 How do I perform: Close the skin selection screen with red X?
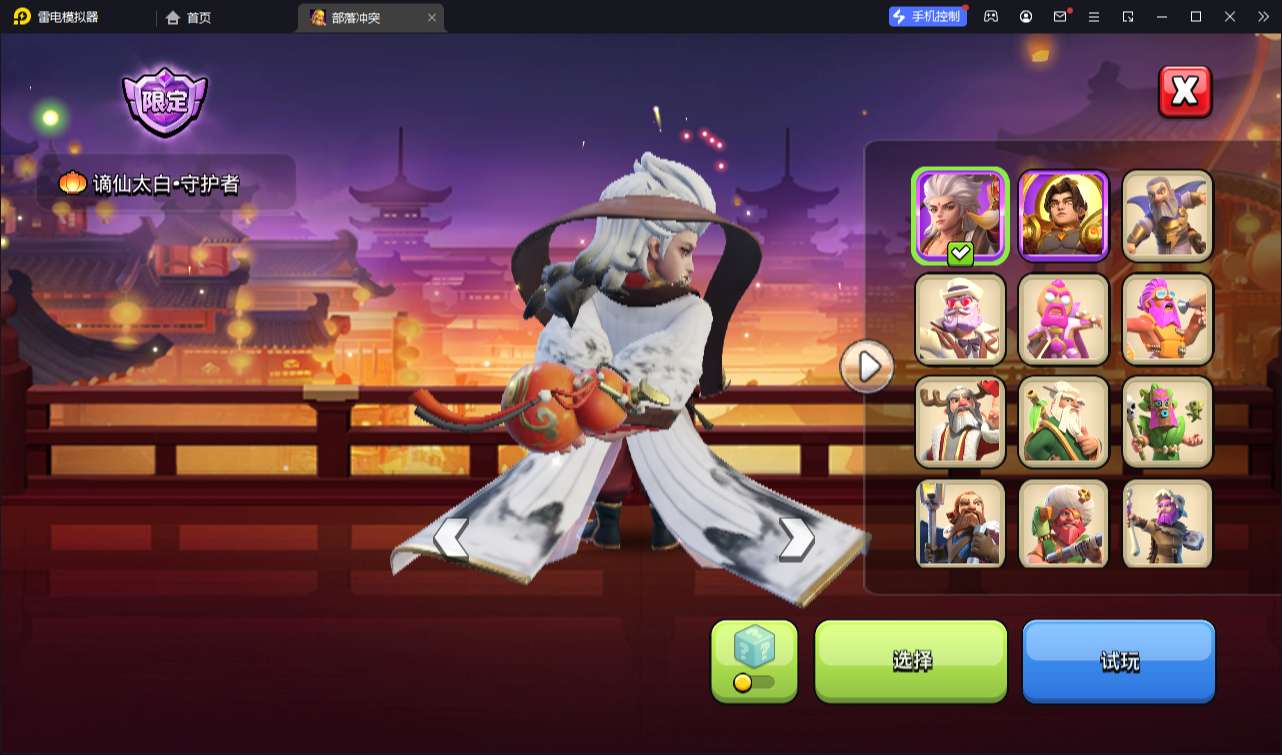pos(1184,91)
